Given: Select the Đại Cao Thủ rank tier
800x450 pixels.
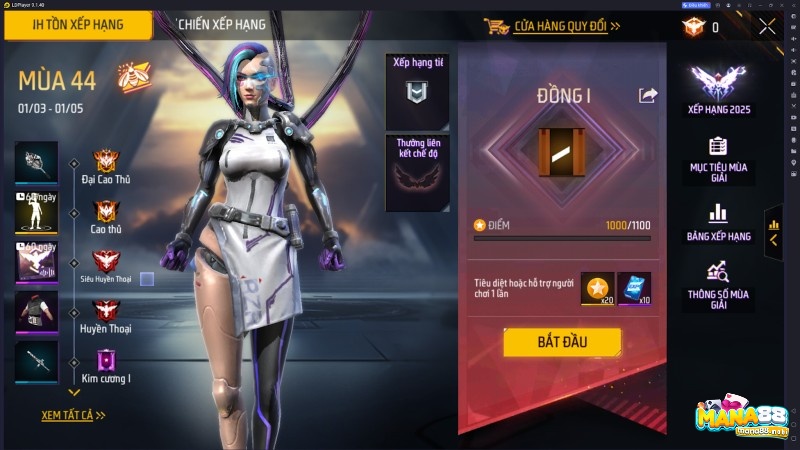Looking at the screenshot, I should 106,166.
